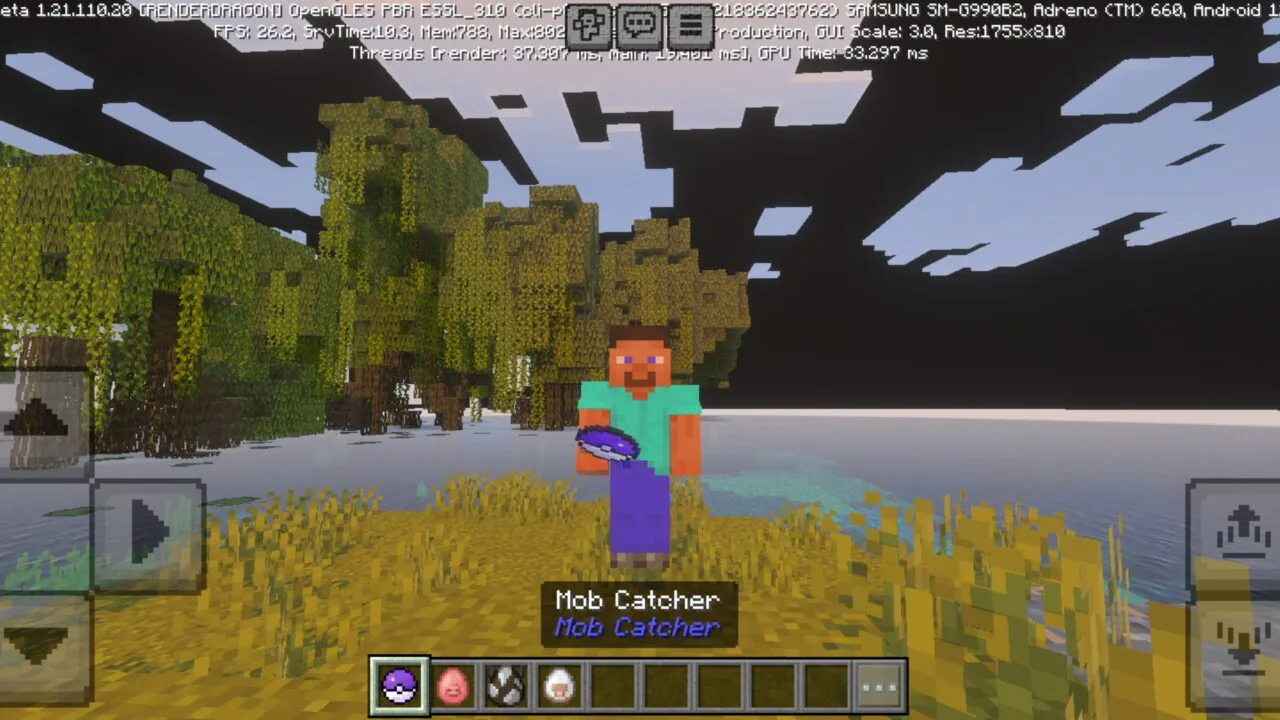Image resolution: width=1280 pixels, height=720 pixels.
Task: Open the pause menu icon
Action: click(x=689, y=22)
